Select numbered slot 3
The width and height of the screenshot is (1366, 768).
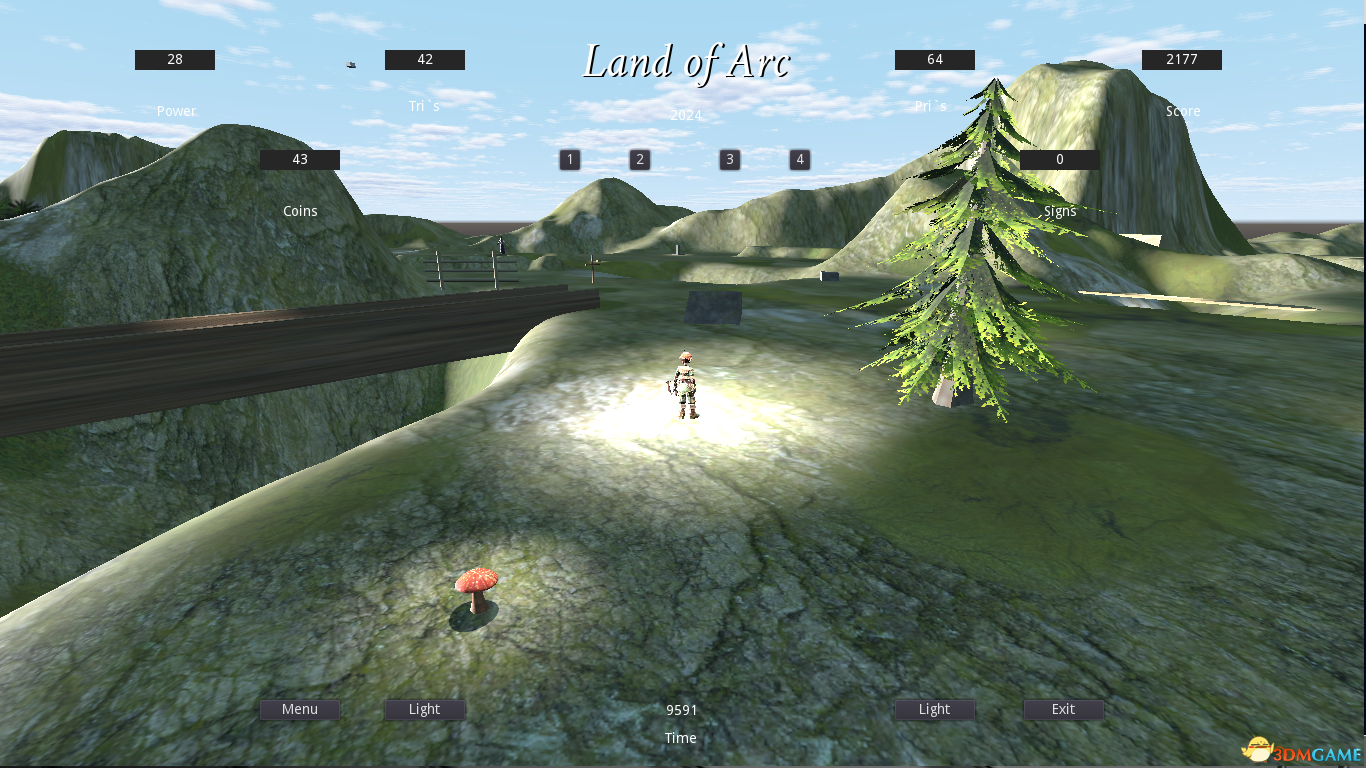coord(729,159)
